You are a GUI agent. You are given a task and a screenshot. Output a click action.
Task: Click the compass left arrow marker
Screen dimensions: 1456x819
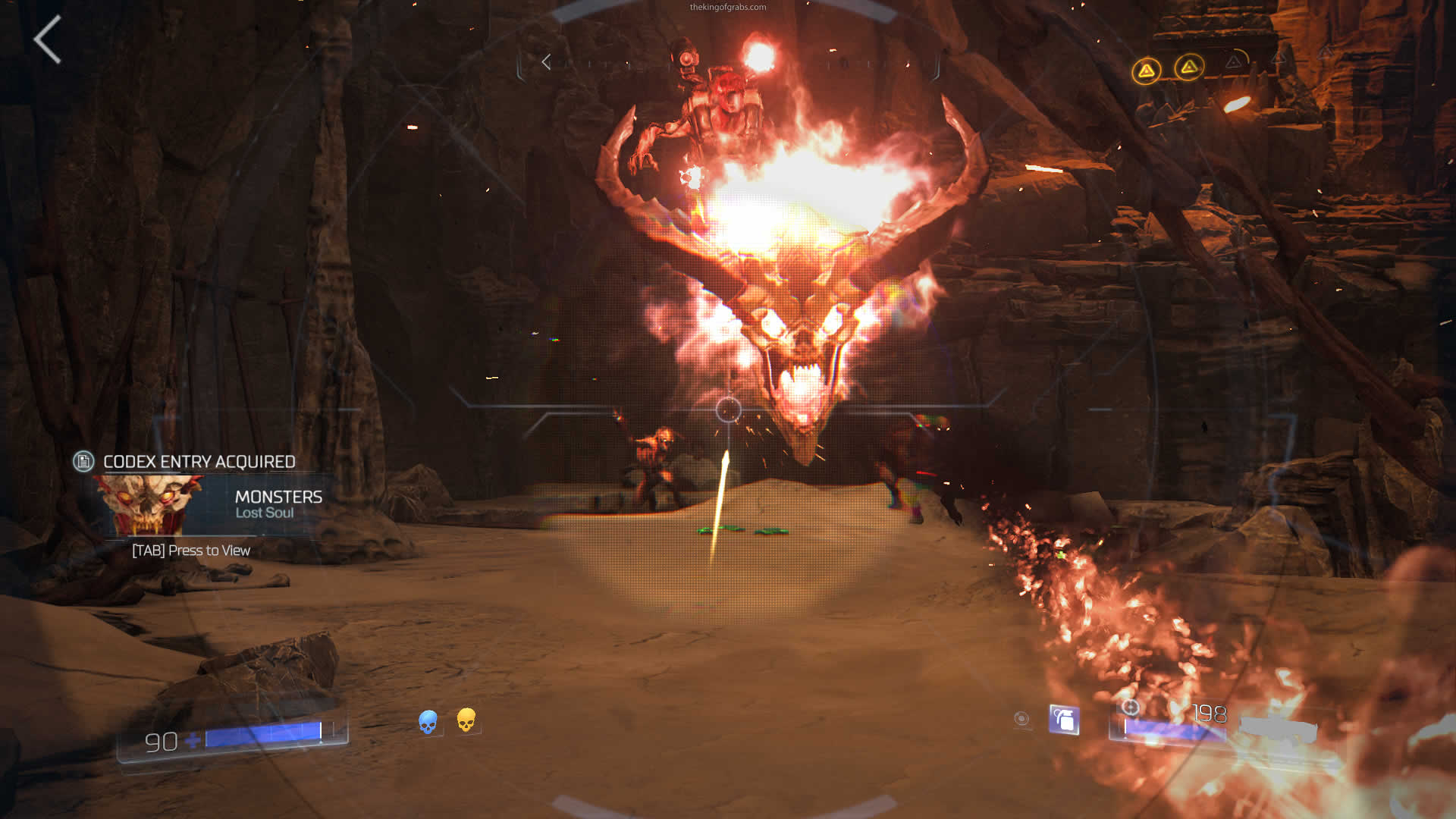(x=546, y=62)
